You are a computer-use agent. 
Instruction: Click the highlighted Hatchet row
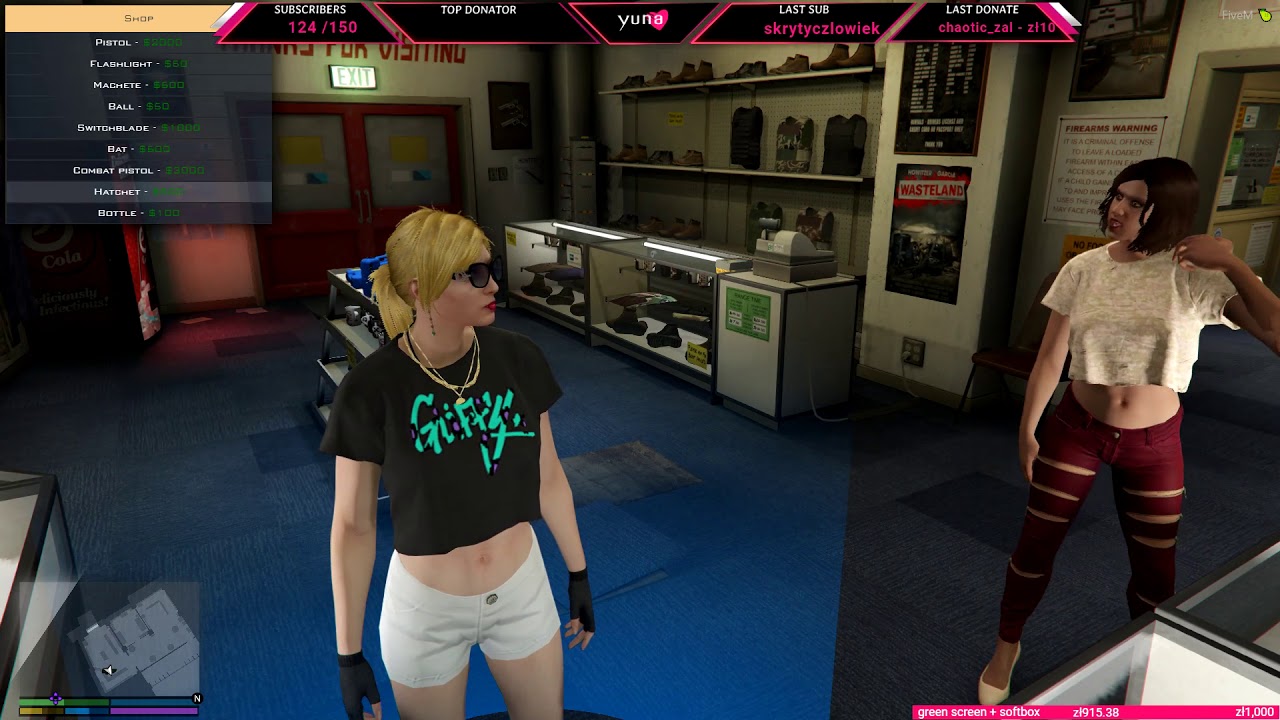pyautogui.click(x=138, y=192)
